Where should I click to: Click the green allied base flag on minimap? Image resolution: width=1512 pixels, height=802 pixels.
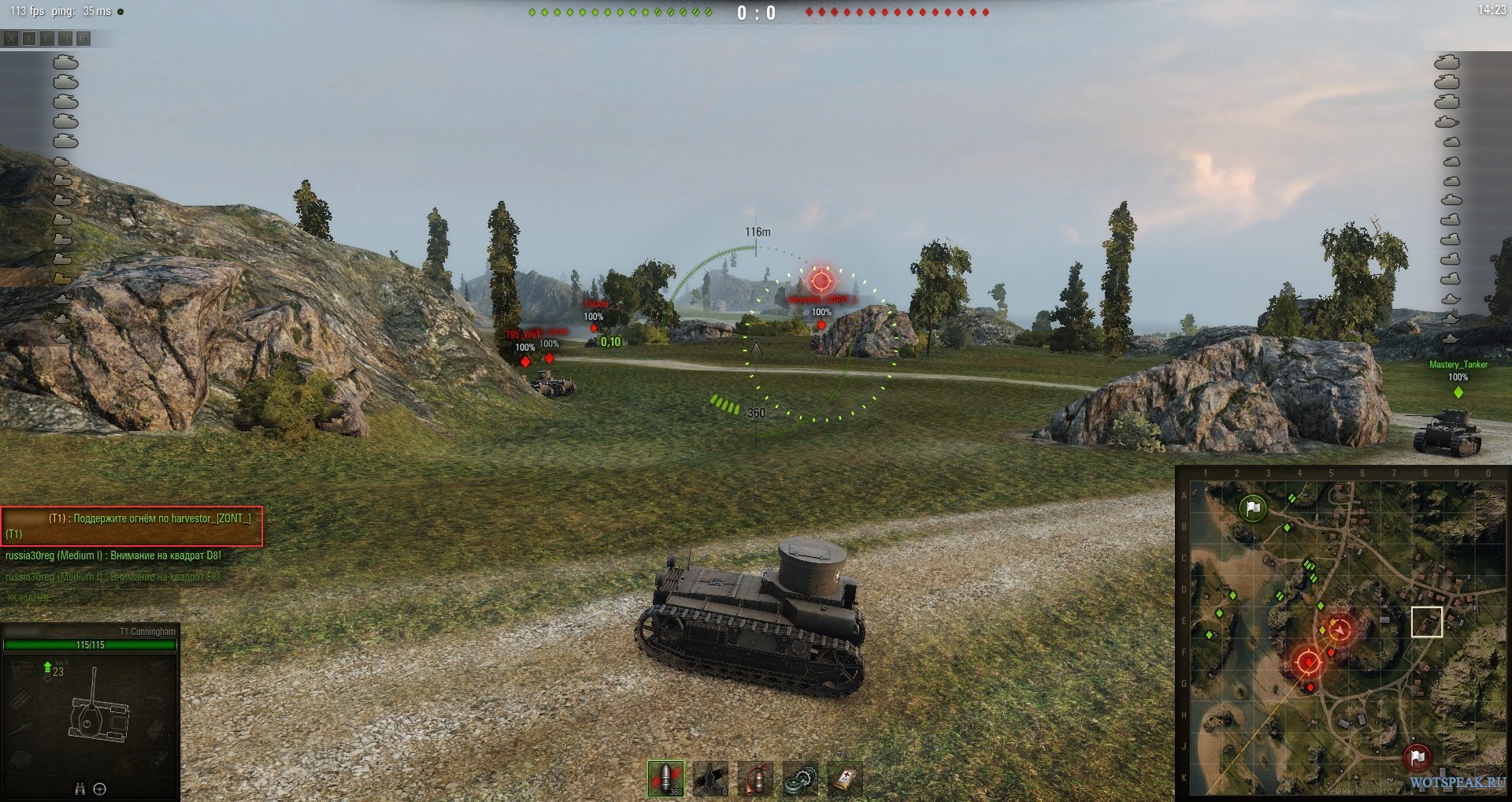pyautogui.click(x=1252, y=508)
